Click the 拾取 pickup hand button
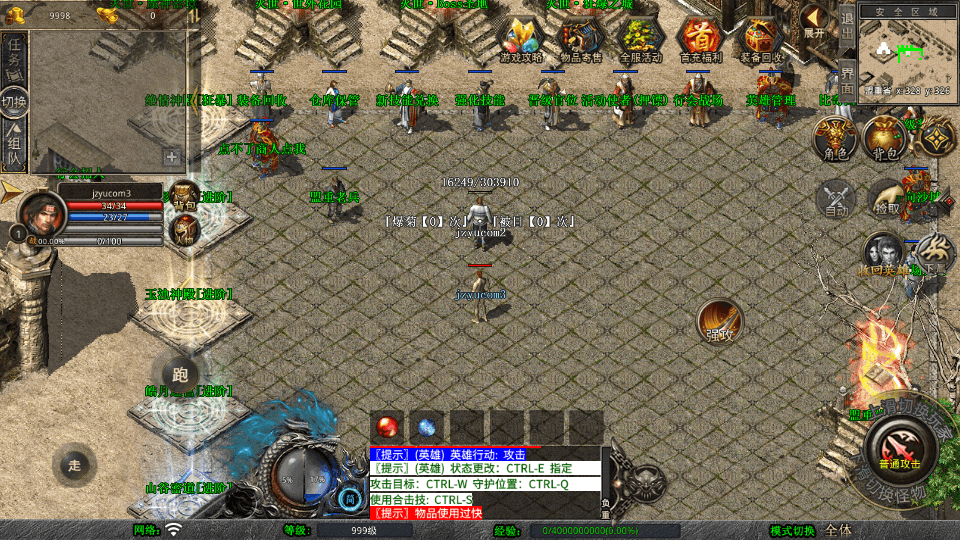960x540 pixels. [x=886, y=198]
